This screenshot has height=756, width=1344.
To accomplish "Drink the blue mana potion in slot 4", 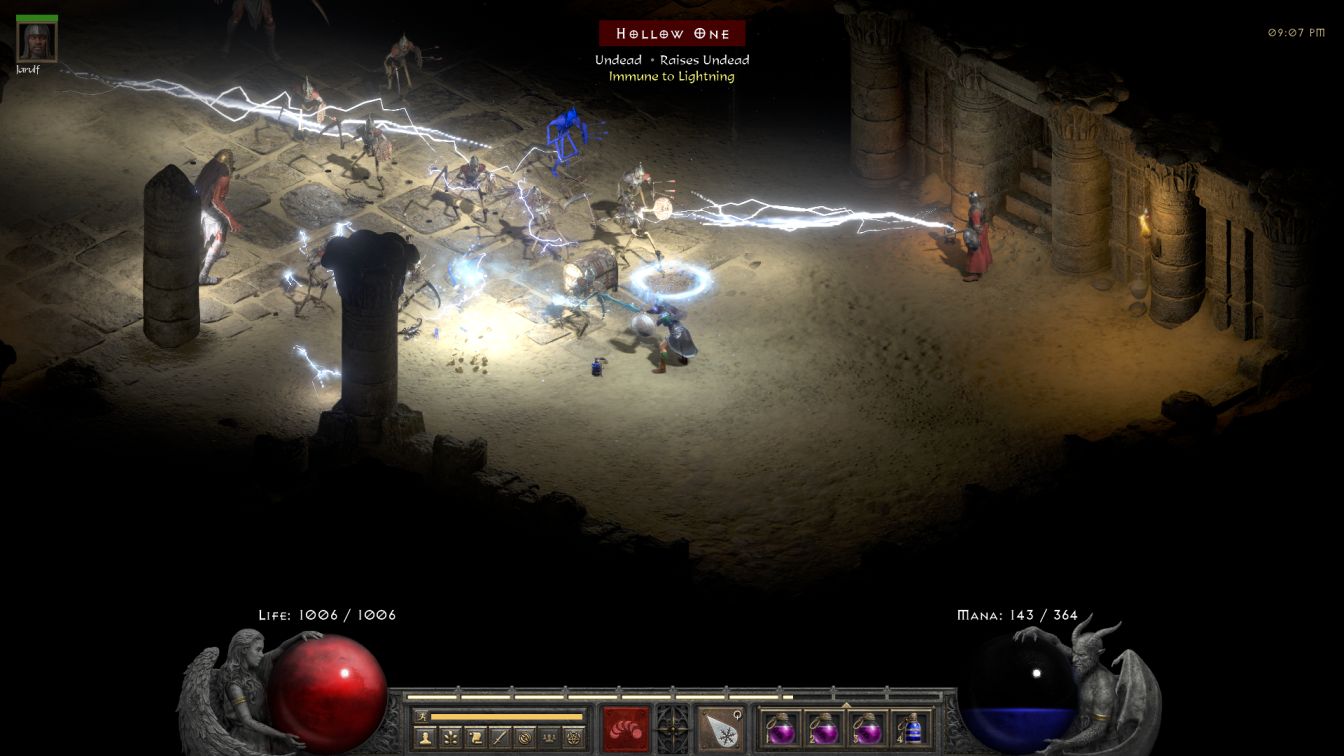I will pos(911,728).
